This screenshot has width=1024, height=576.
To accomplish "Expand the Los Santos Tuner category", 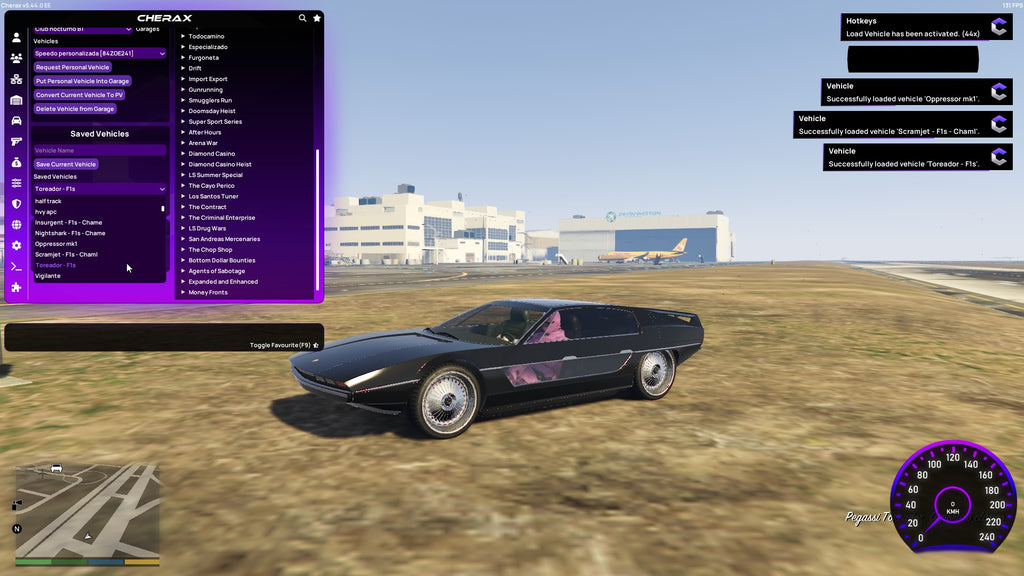I will (x=213, y=196).
